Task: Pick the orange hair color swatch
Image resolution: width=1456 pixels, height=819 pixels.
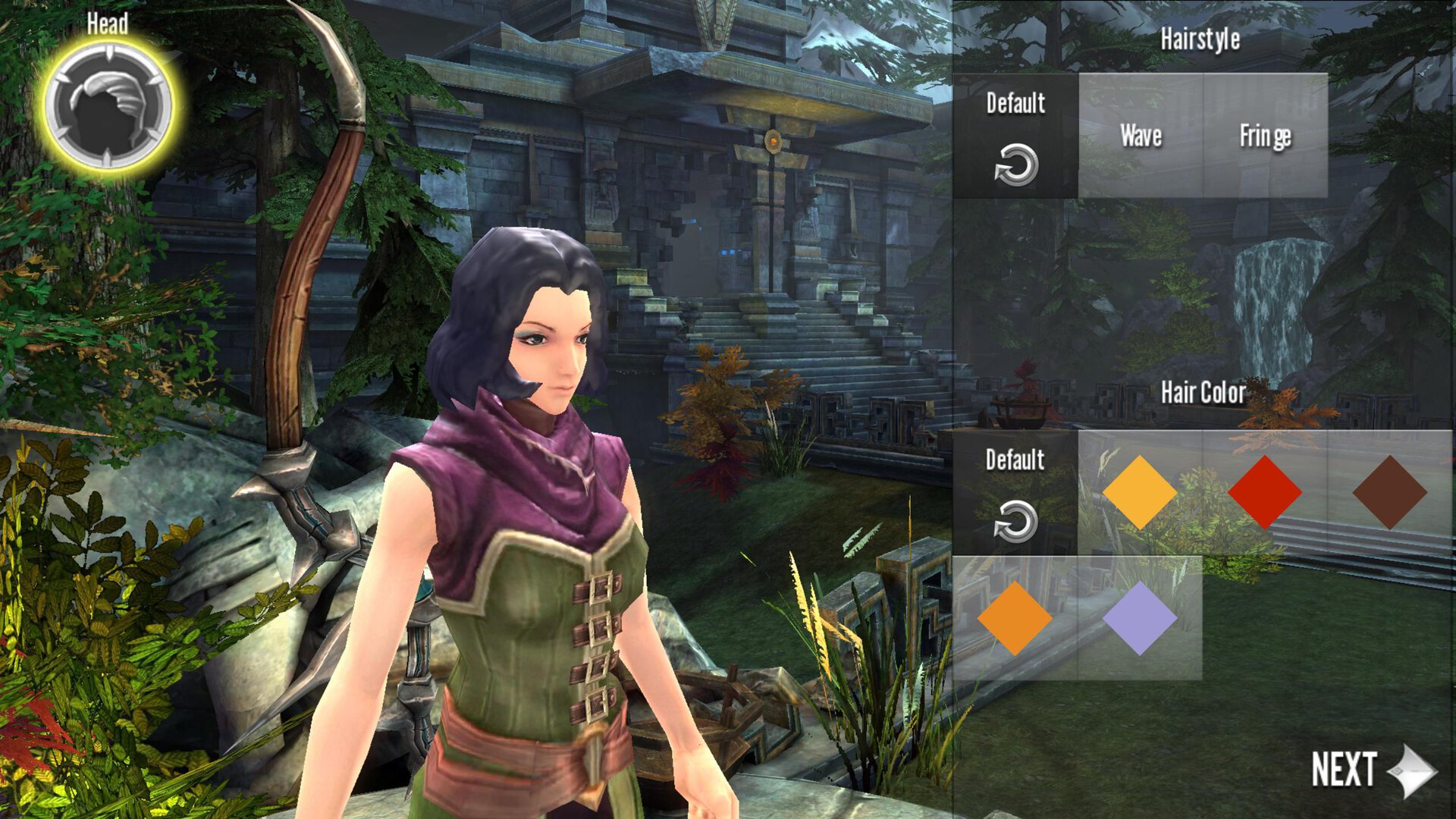Action: tap(1015, 618)
